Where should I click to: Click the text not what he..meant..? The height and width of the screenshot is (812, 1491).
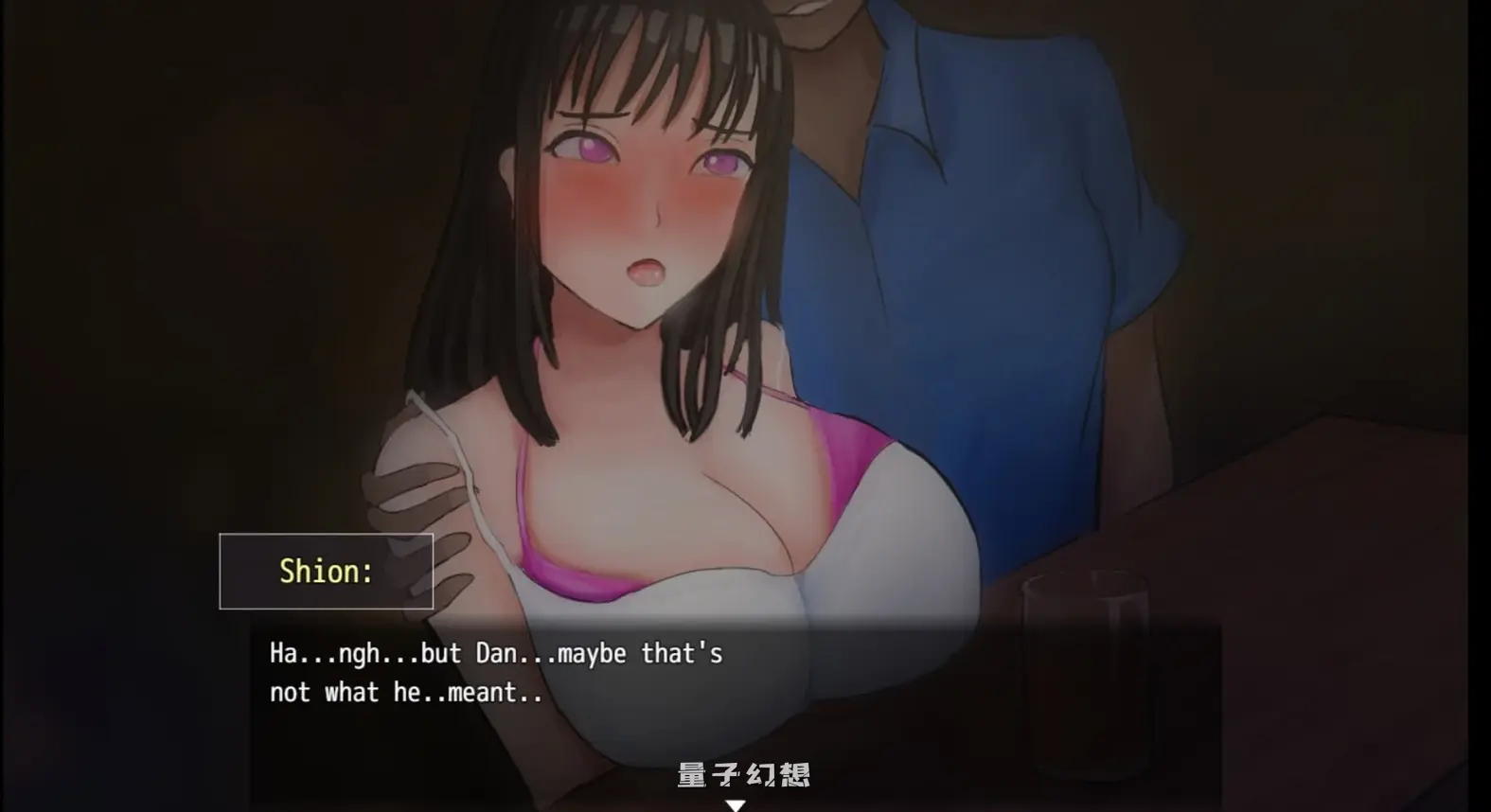click(x=401, y=692)
